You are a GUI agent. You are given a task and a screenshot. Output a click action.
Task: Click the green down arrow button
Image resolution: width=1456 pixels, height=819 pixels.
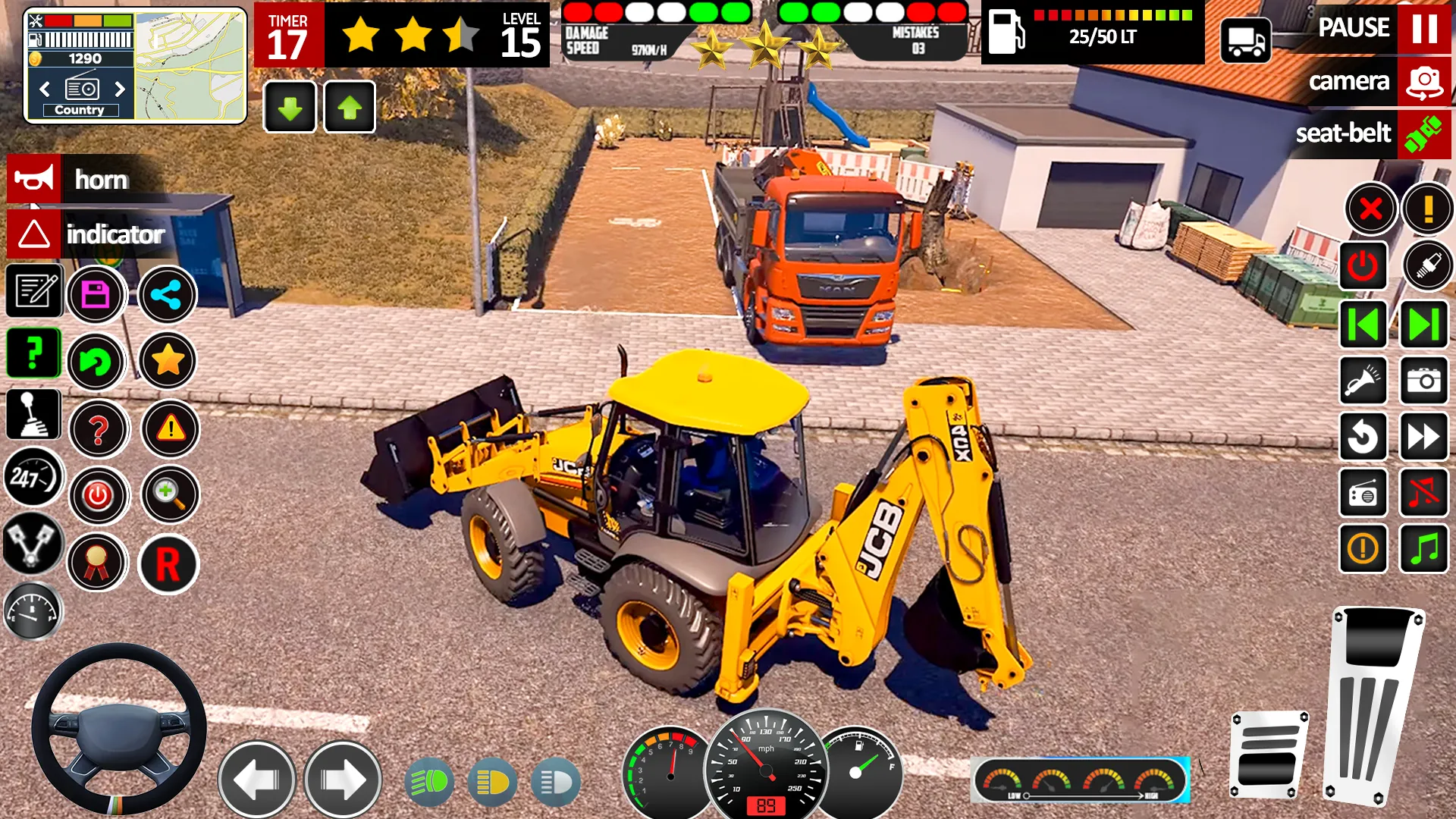[290, 108]
